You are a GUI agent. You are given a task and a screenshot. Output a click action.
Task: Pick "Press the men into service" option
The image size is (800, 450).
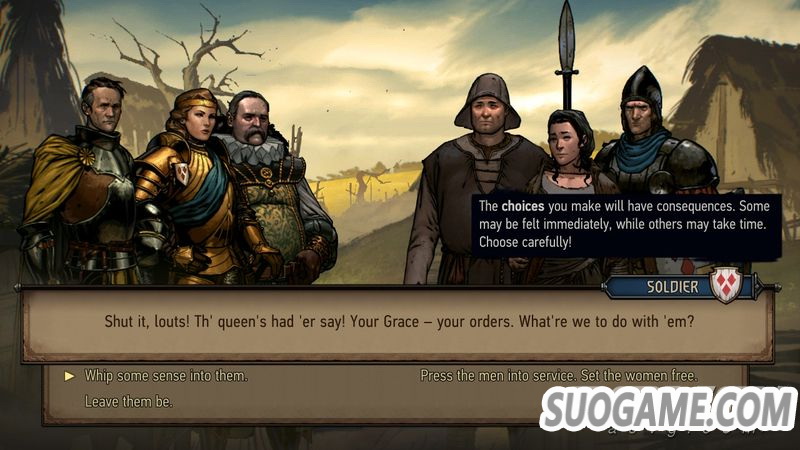click(558, 376)
